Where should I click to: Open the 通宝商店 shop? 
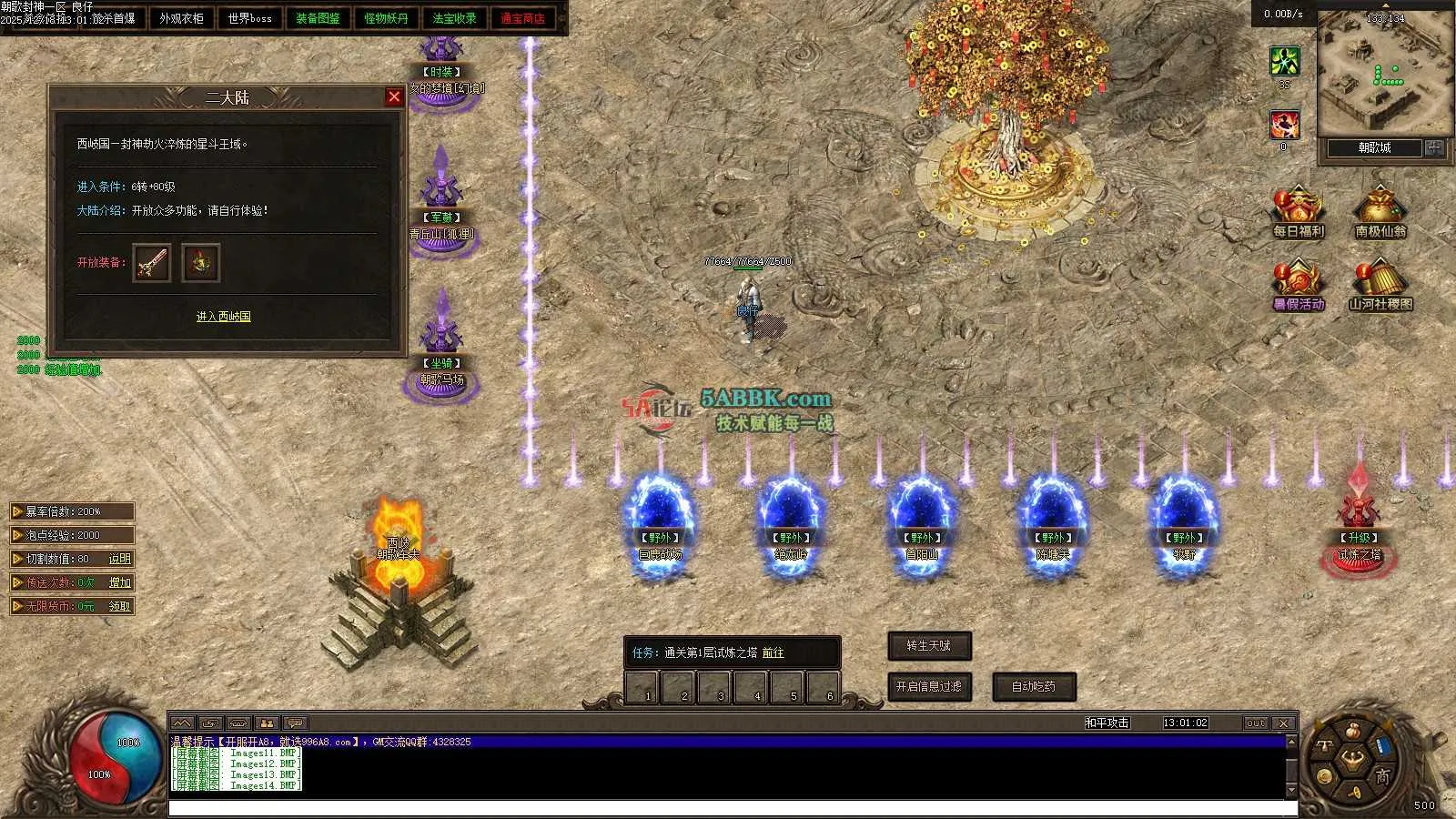tap(522, 18)
